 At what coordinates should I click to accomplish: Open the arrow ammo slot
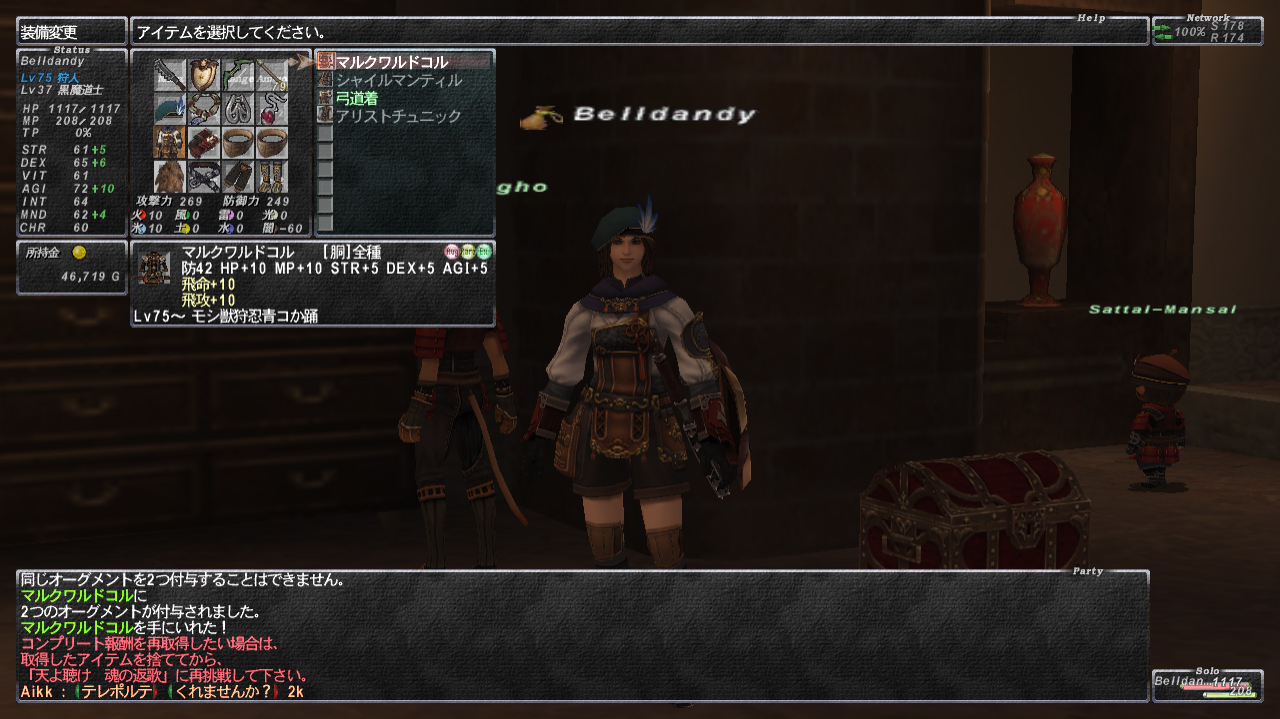[x=272, y=74]
